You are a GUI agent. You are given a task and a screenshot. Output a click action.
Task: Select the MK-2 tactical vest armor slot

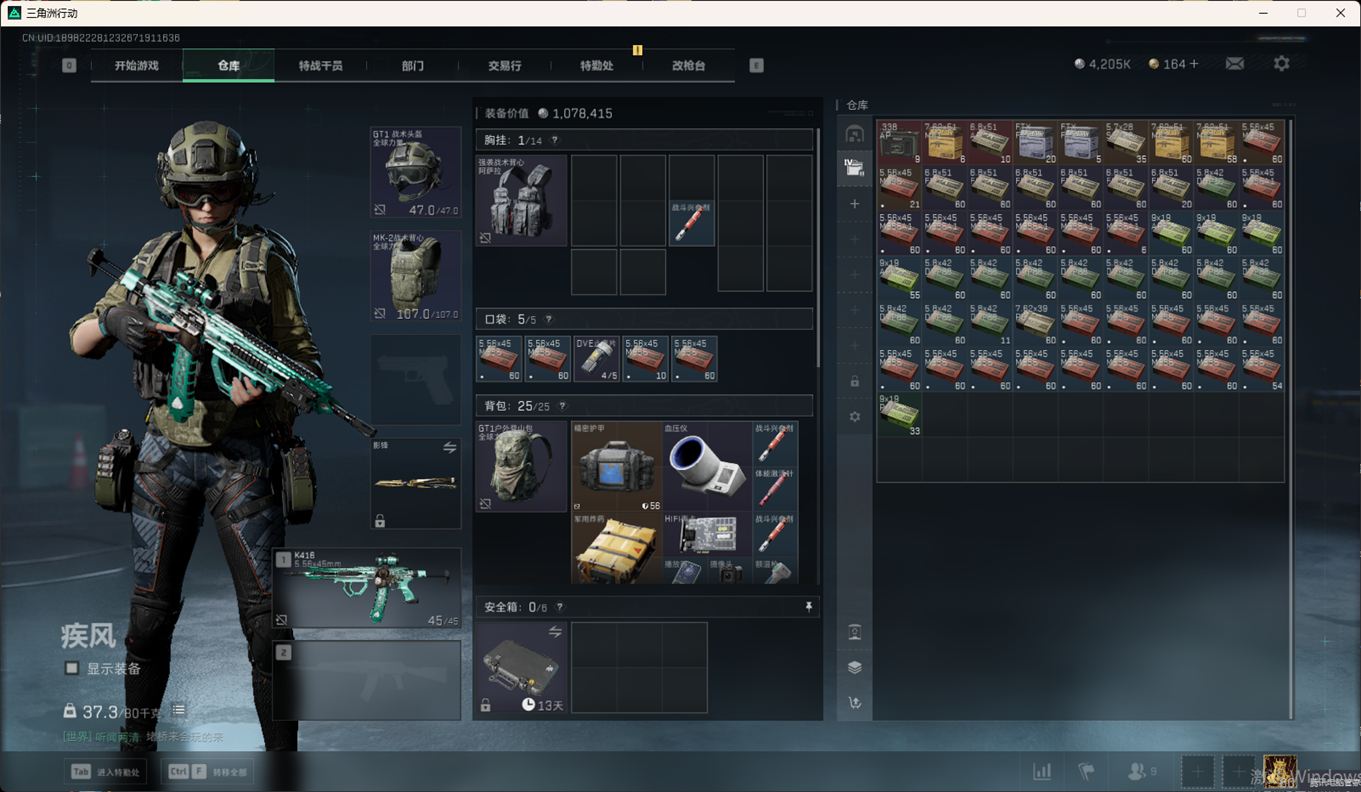point(415,276)
